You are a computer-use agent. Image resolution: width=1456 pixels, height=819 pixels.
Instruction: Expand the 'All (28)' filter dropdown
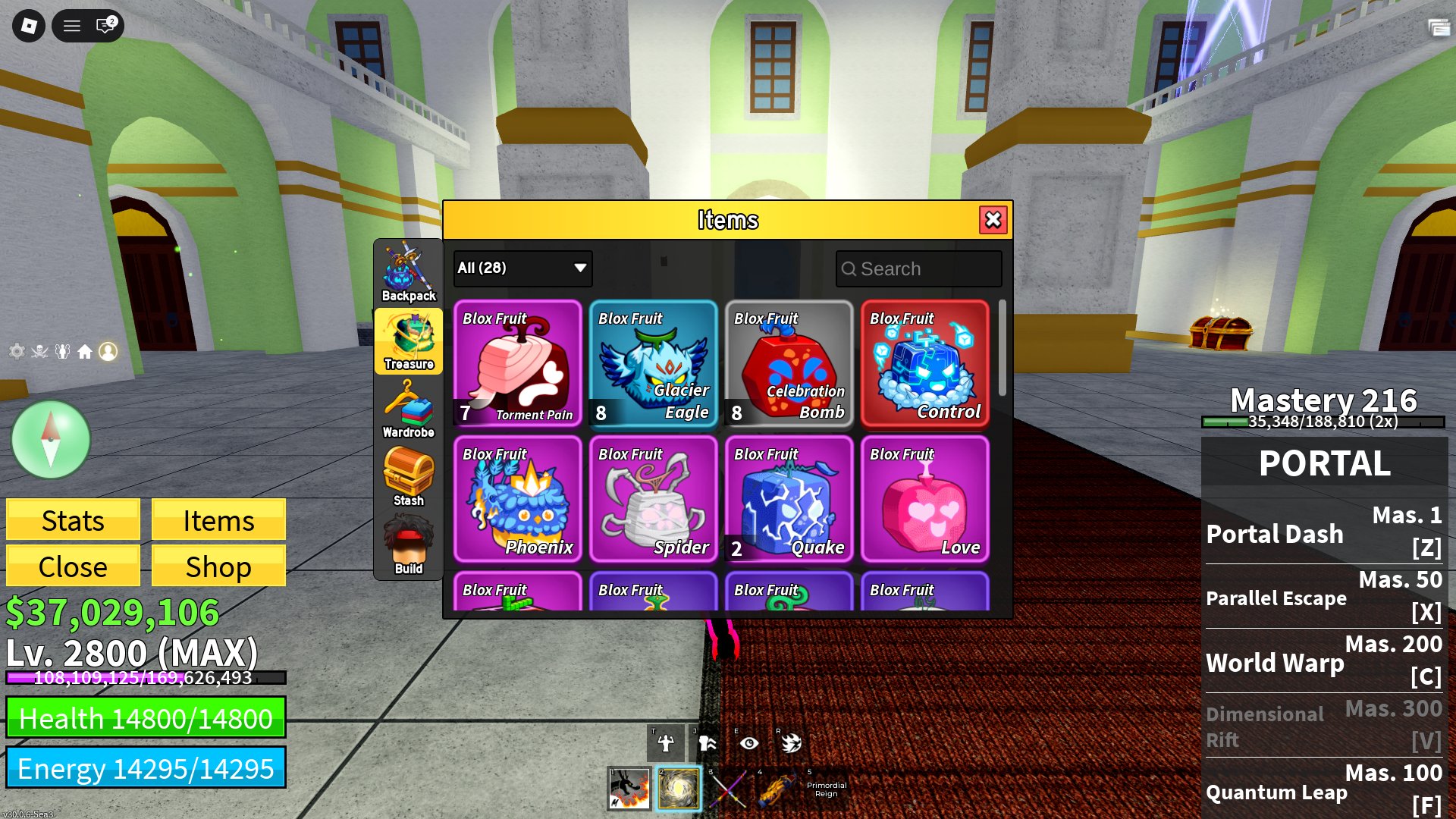coord(522,268)
